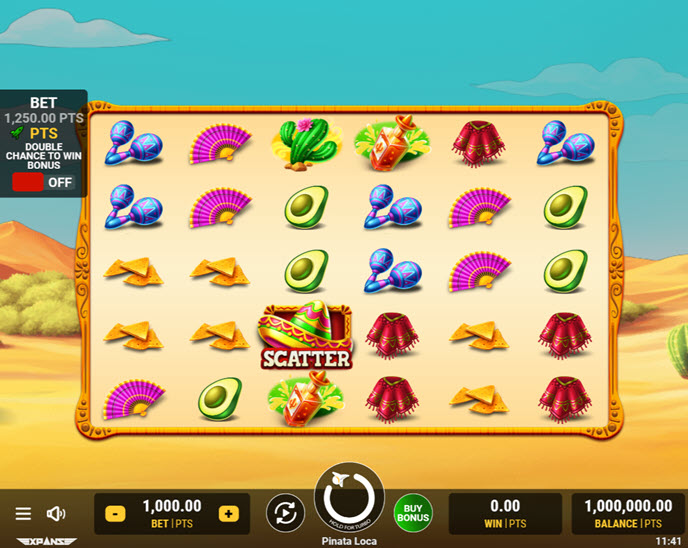688x548 pixels.
Task: Click the Buy Bonus button
Action: [x=413, y=513]
